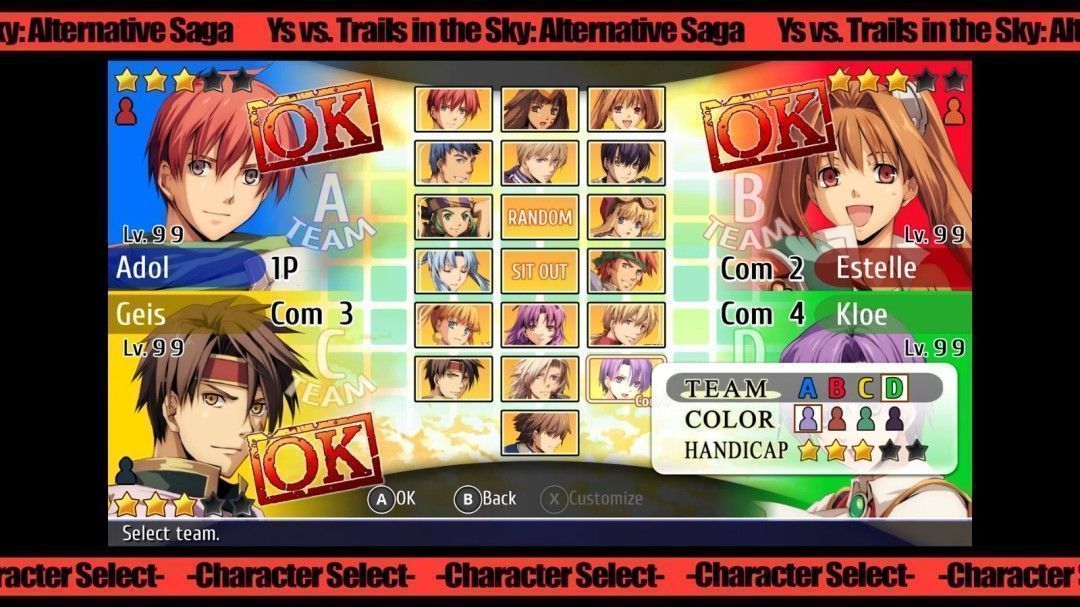Set handicap to the fifth star

click(916, 451)
